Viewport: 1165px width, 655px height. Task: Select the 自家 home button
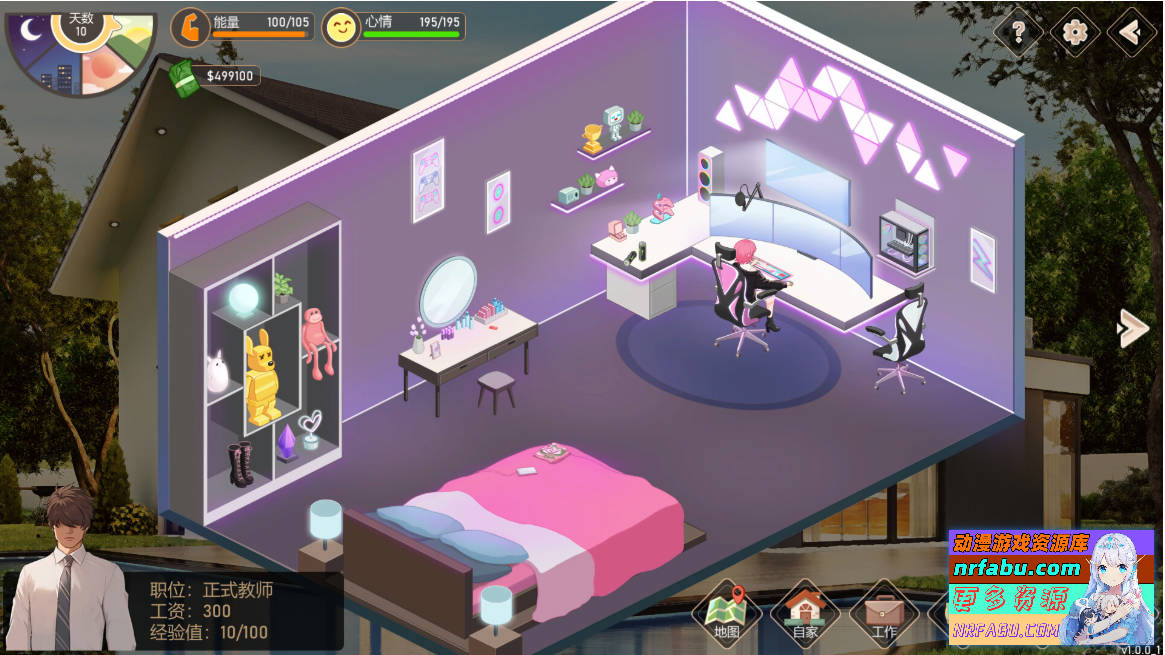click(805, 612)
